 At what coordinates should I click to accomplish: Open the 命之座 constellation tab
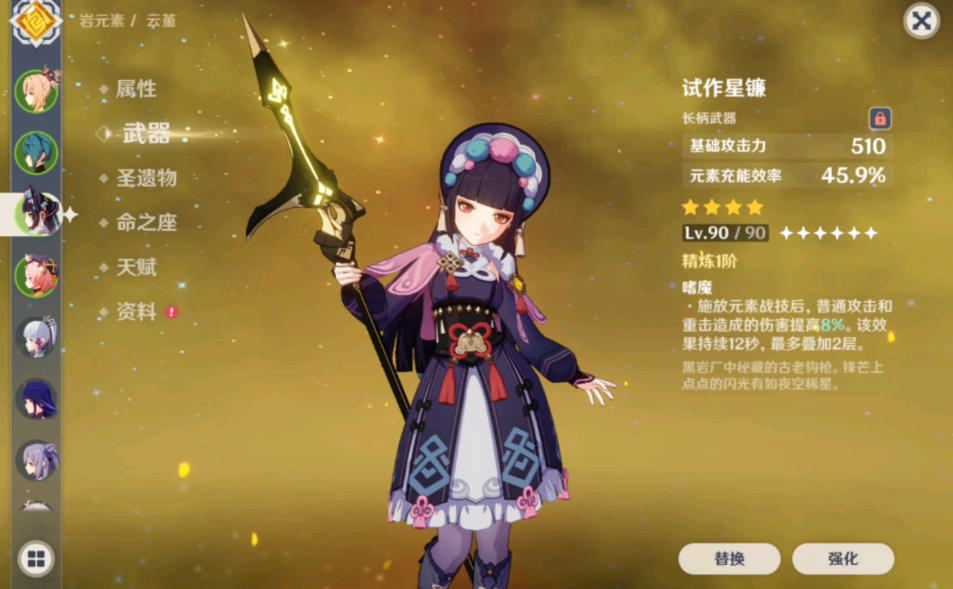pos(146,223)
